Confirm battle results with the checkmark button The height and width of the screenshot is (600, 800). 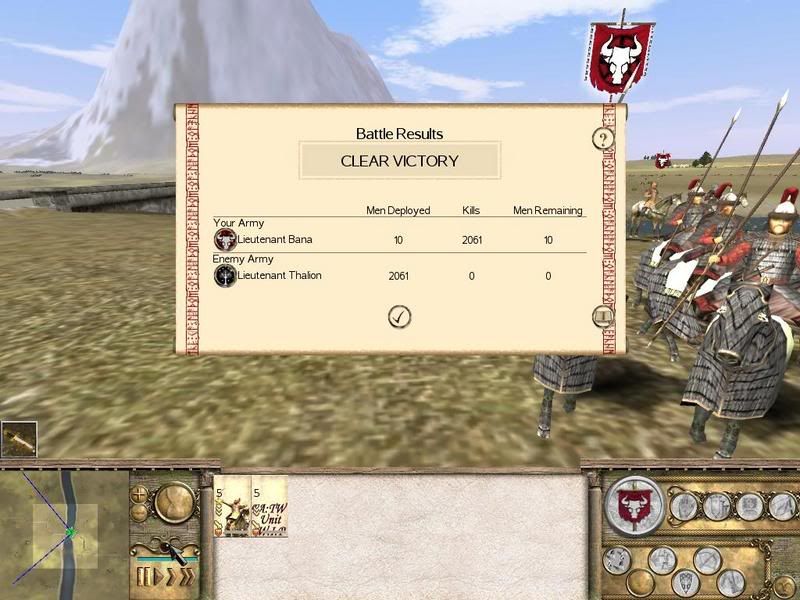click(400, 317)
